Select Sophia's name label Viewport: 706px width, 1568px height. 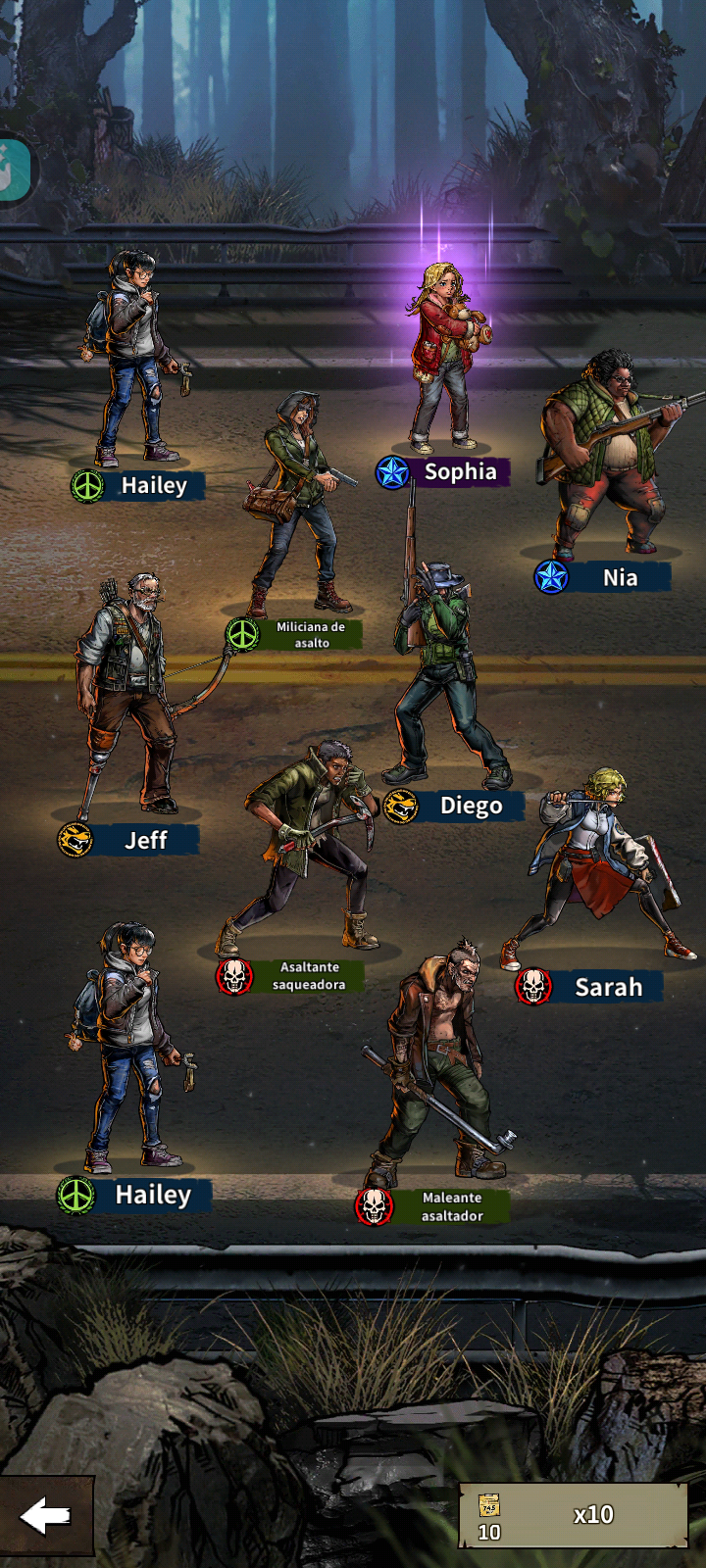[460, 472]
